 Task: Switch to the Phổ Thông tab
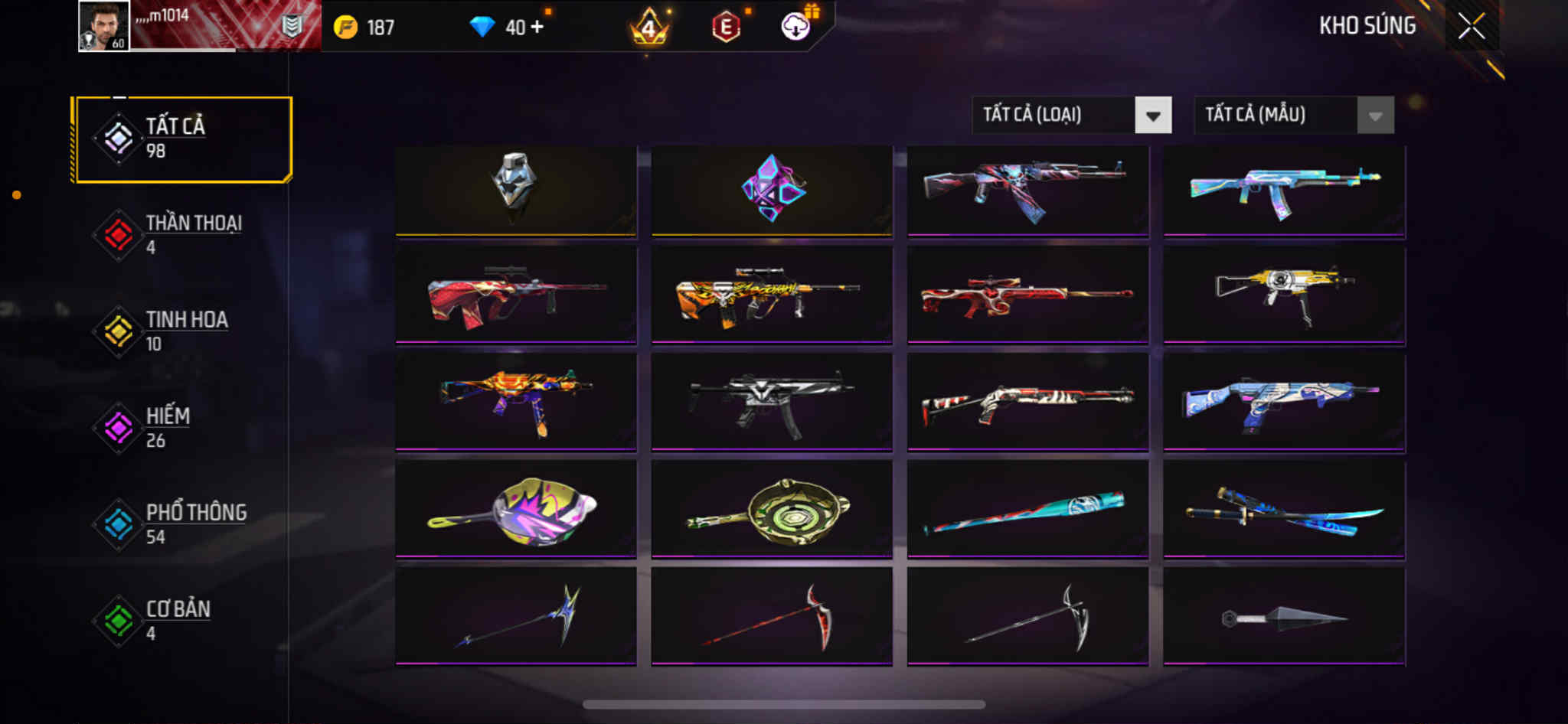pos(182,523)
